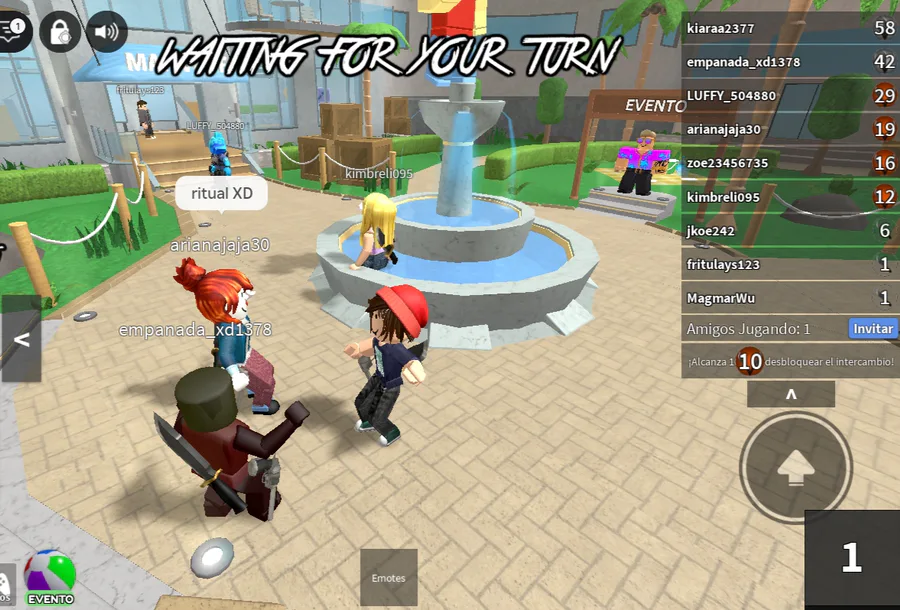This screenshot has width=900, height=610.
Task: Open the Emotes menu
Action: pyautogui.click(x=388, y=577)
